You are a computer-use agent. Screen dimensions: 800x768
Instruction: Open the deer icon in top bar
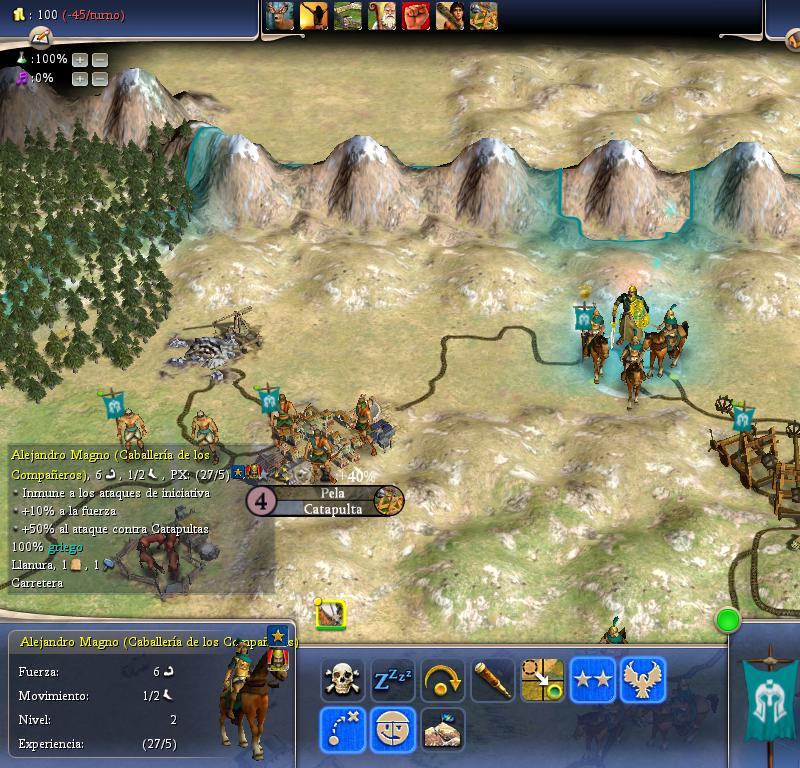click(x=281, y=16)
